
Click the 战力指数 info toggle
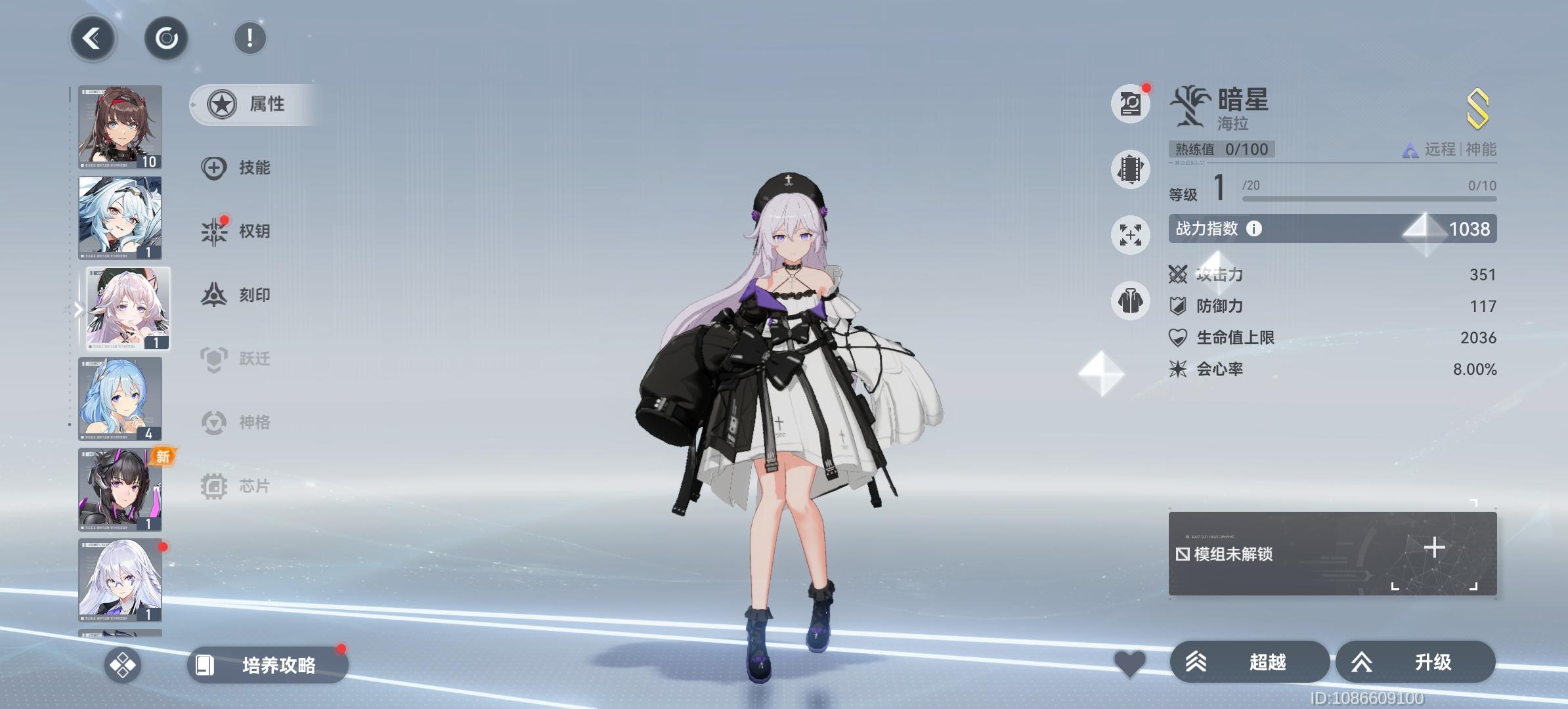tap(1254, 229)
